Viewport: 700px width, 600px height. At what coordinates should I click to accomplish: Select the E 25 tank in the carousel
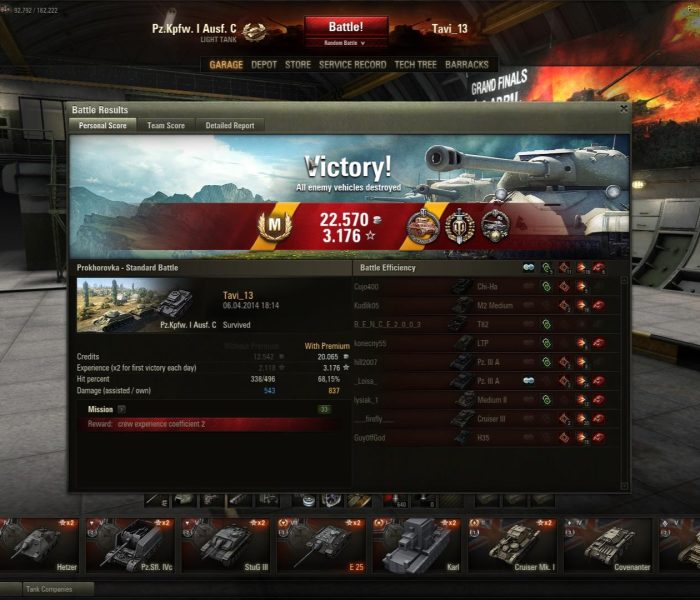click(x=320, y=545)
